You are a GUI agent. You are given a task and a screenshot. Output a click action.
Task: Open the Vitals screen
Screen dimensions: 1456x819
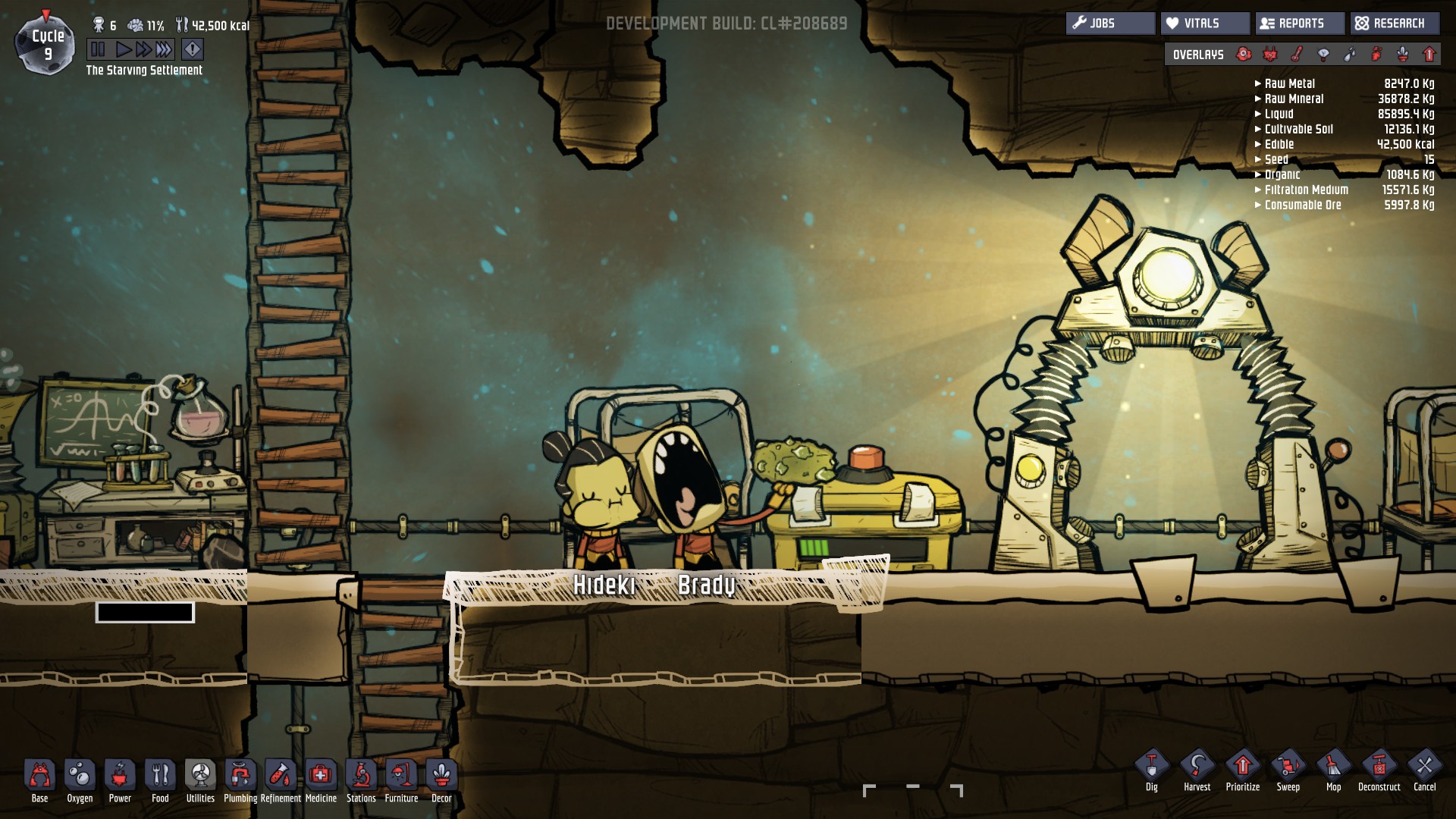pyautogui.click(x=1205, y=23)
